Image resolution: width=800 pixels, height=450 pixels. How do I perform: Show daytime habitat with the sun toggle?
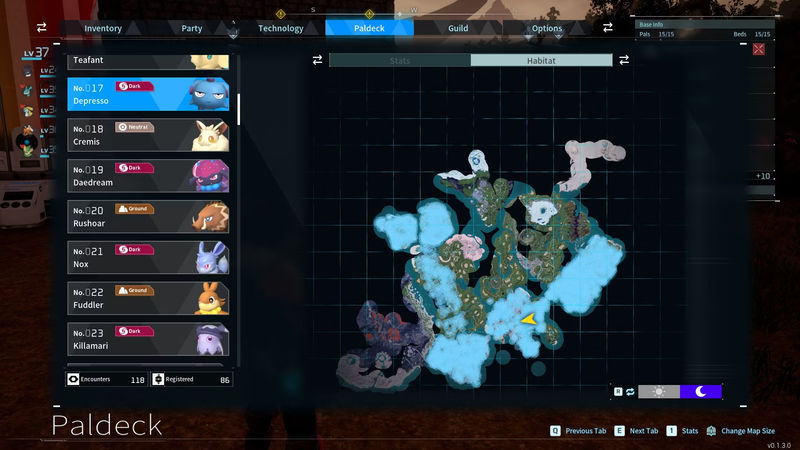(x=659, y=392)
